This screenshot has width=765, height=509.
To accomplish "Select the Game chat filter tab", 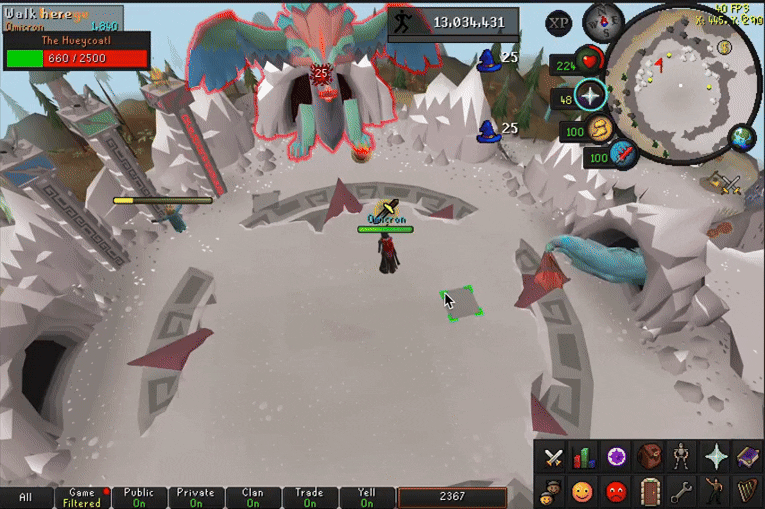I will (x=81, y=498).
